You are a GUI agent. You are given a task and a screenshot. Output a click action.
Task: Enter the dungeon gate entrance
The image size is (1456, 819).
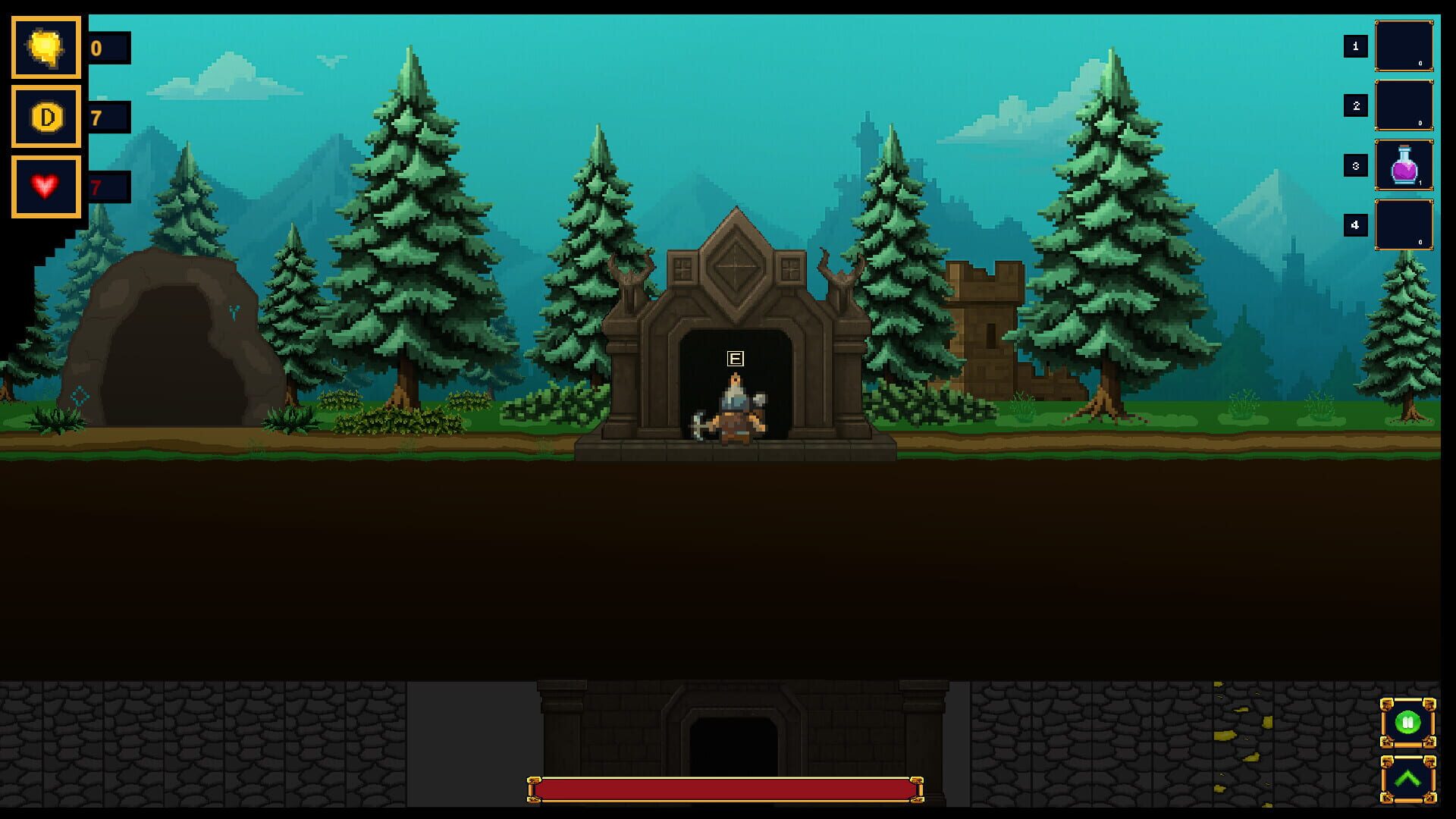(x=734, y=379)
